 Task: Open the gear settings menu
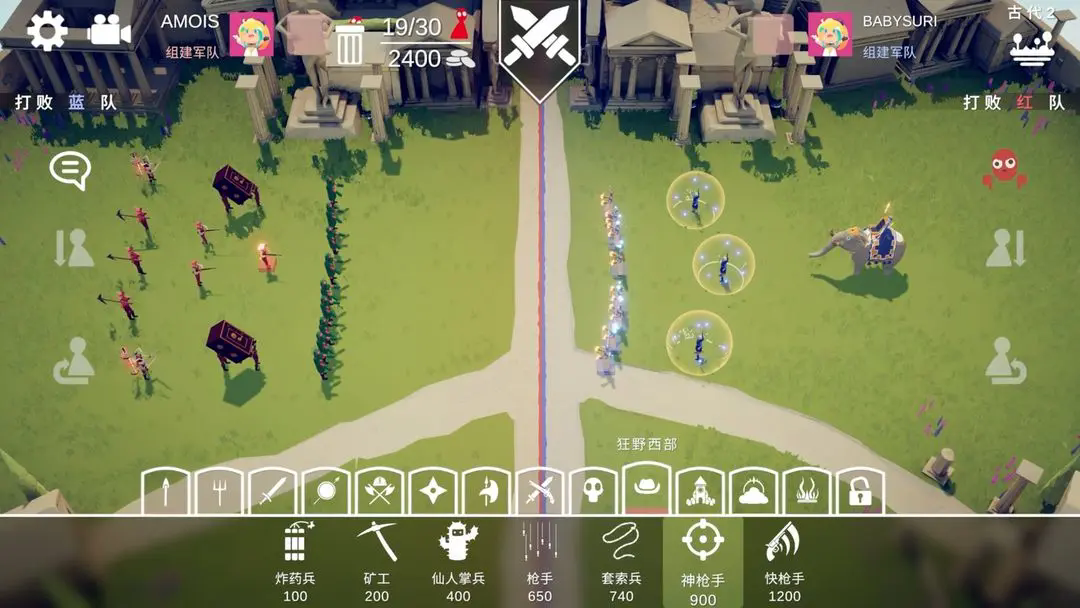46,30
